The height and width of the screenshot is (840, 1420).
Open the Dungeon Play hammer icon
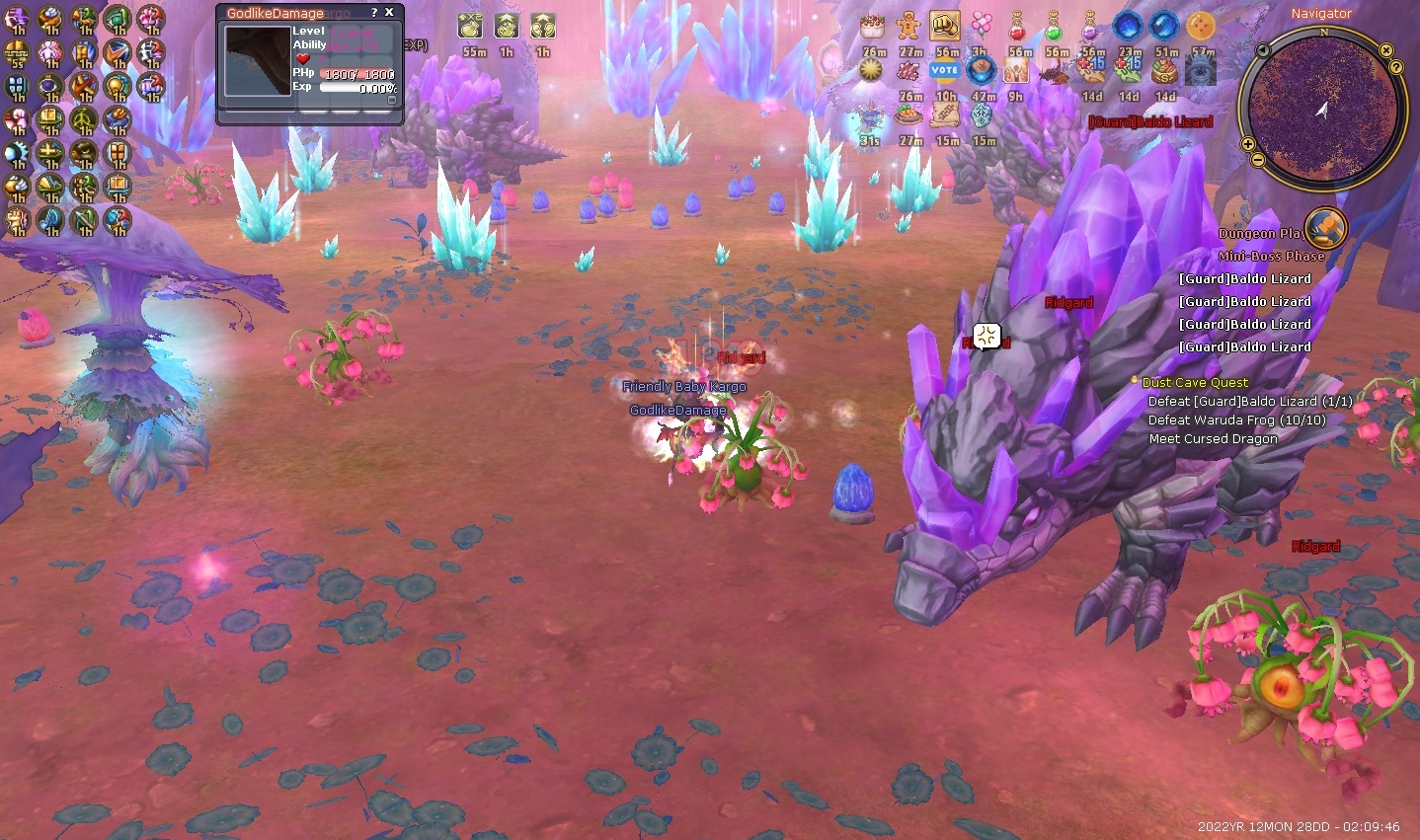pyautogui.click(x=1324, y=227)
